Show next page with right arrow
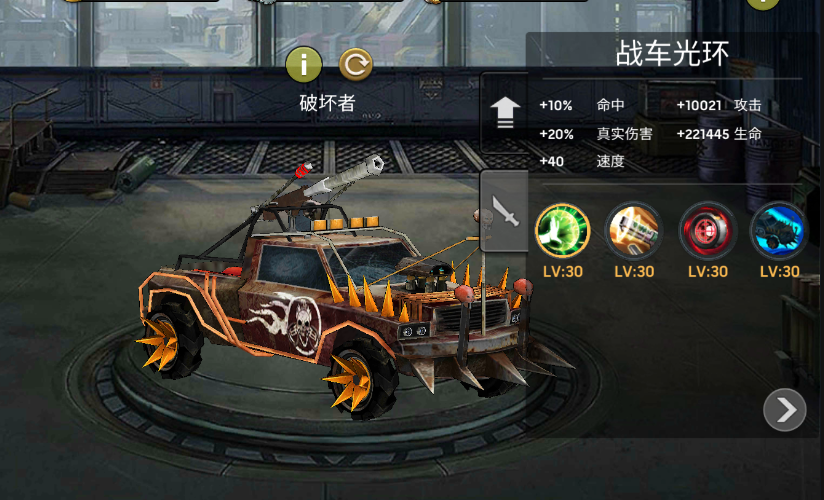Viewport: 824px width, 500px height. [x=785, y=409]
